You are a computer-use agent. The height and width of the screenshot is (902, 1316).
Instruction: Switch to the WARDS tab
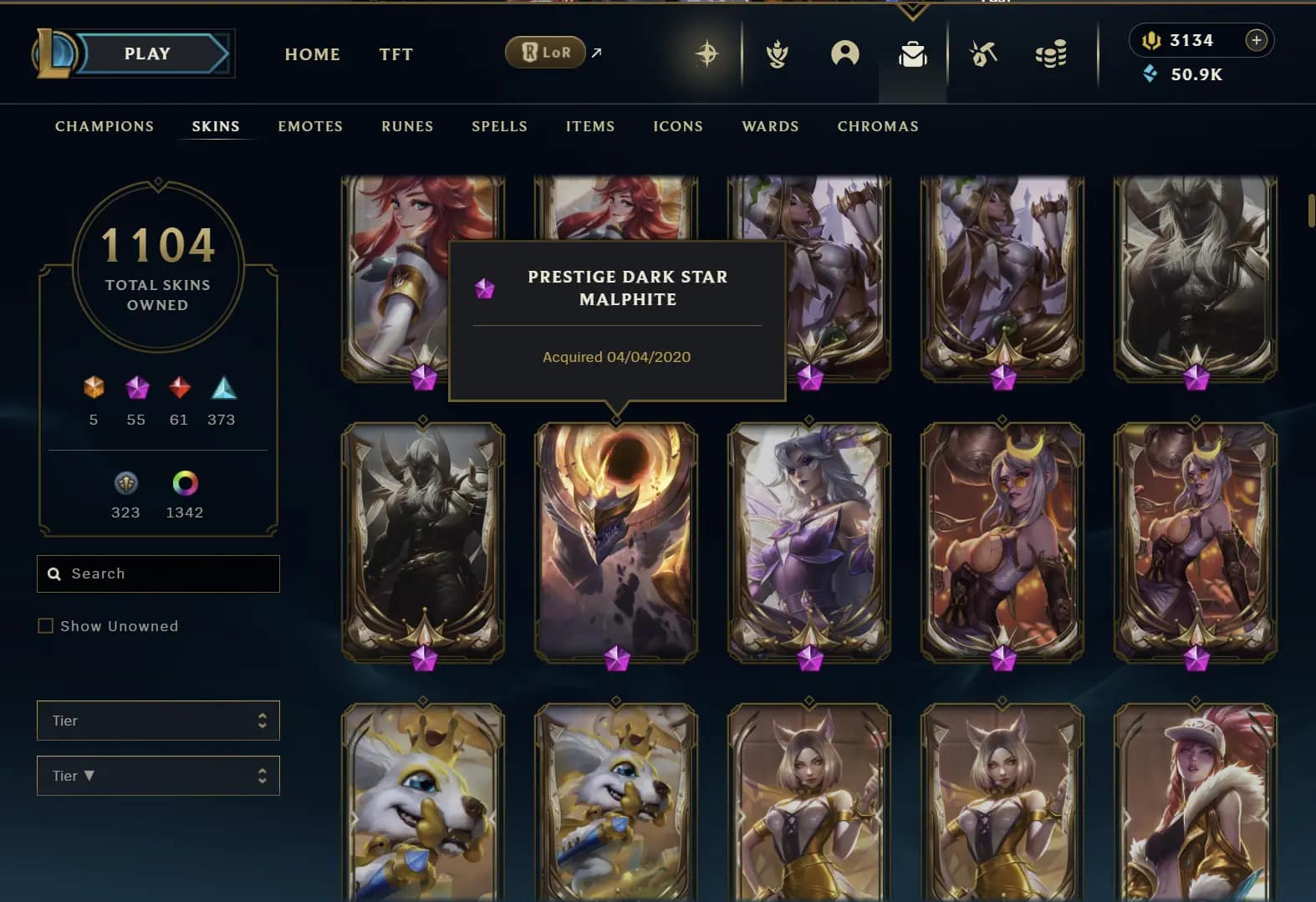[770, 126]
